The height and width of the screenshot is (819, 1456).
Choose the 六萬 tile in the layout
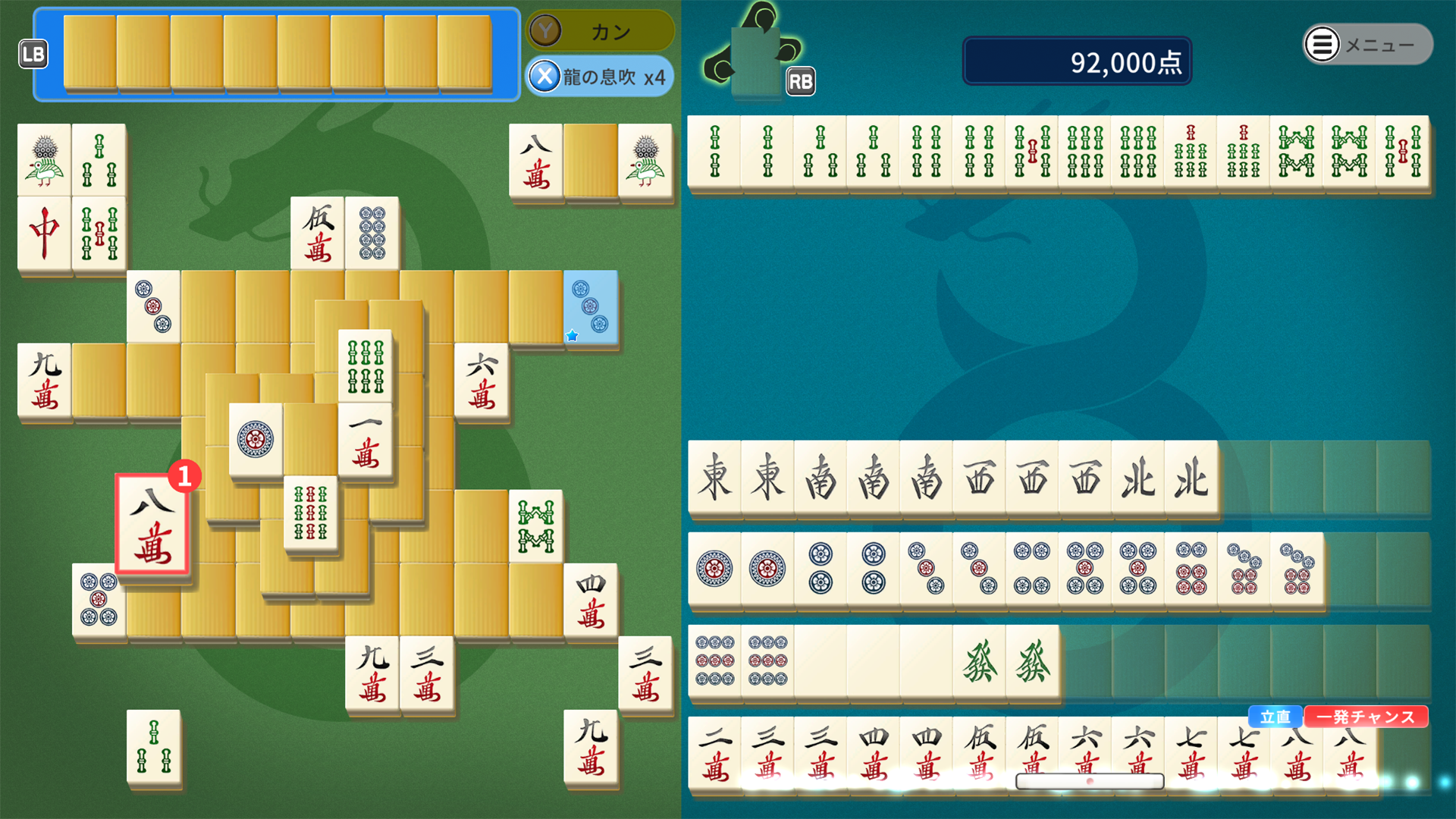[x=482, y=381]
